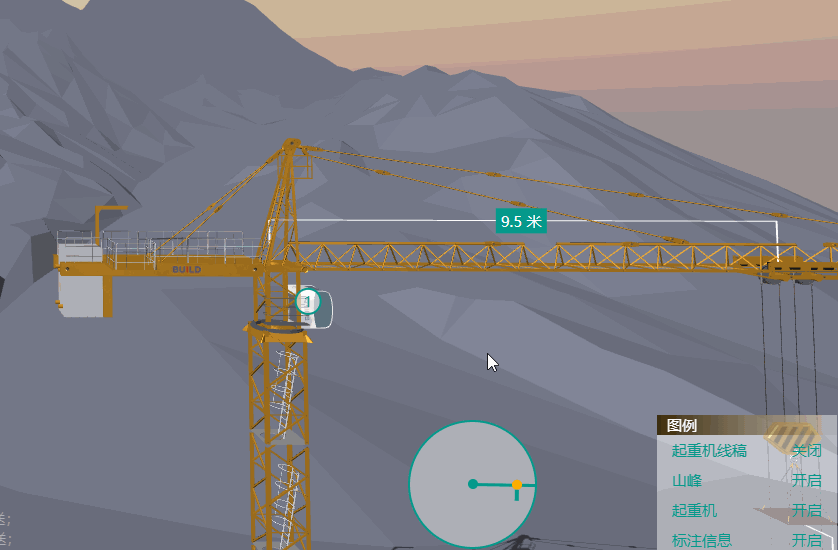
Task: Switch off the 起重机 layer
Action: [806, 511]
